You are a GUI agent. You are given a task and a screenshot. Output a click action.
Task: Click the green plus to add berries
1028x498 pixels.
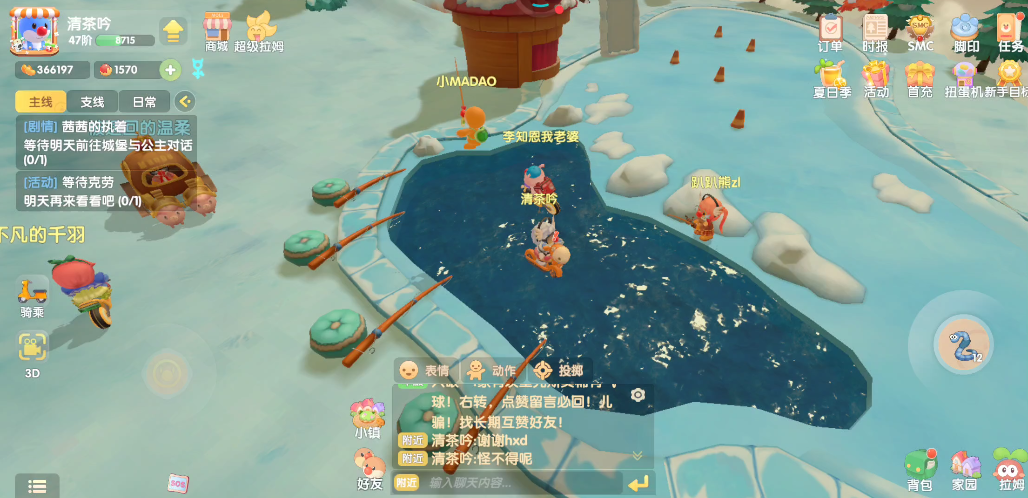pos(170,70)
